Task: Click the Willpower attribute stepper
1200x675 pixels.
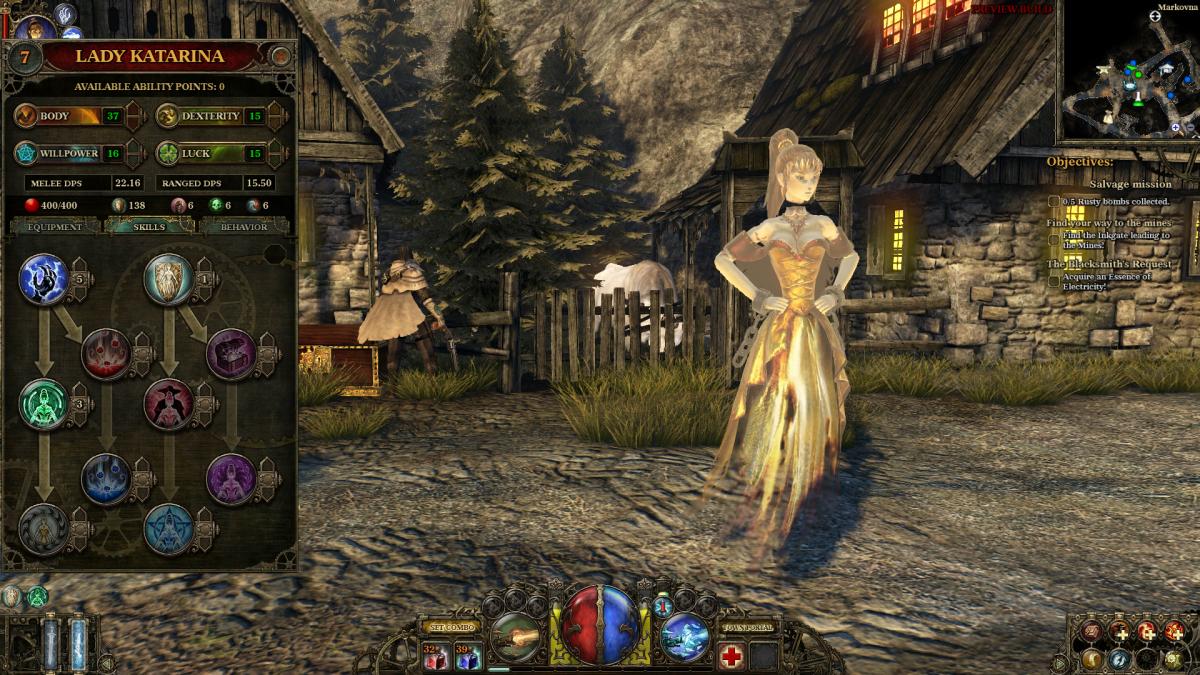Action: click(135, 154)
